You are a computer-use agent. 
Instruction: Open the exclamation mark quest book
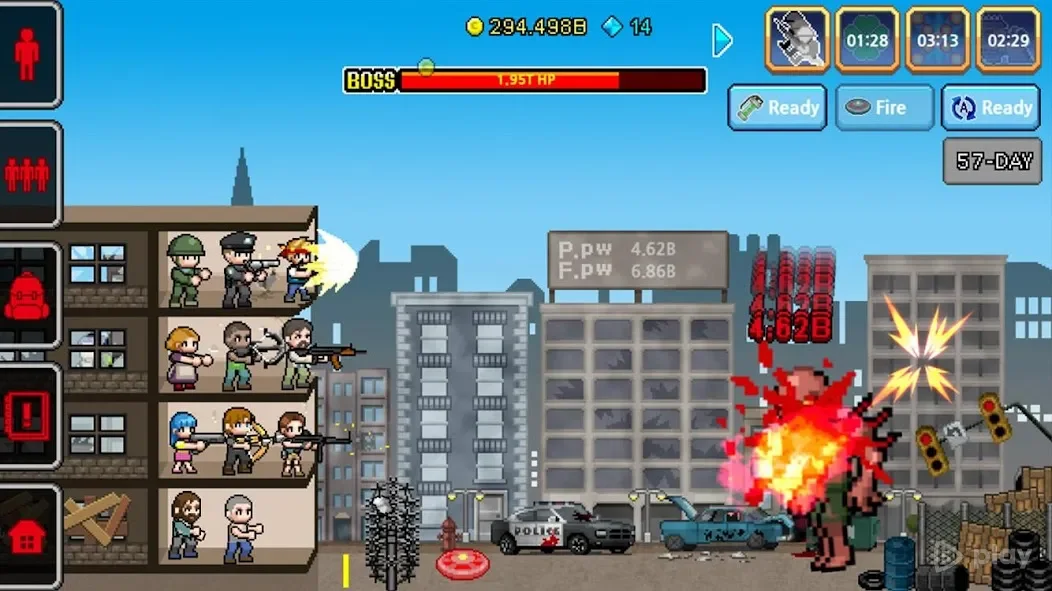(x=26, y=415)
